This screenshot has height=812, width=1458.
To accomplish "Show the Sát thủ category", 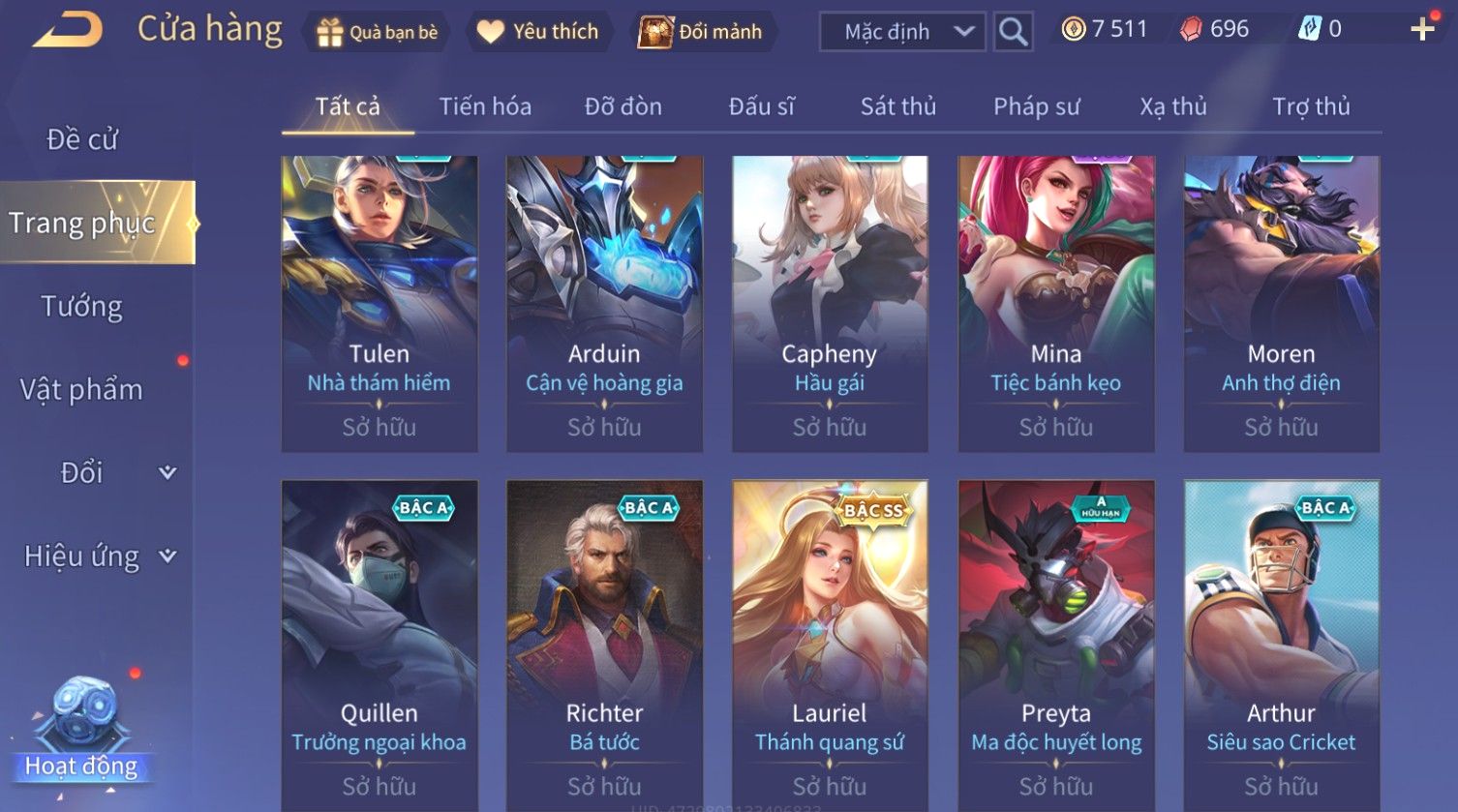I will pos(898,106).
